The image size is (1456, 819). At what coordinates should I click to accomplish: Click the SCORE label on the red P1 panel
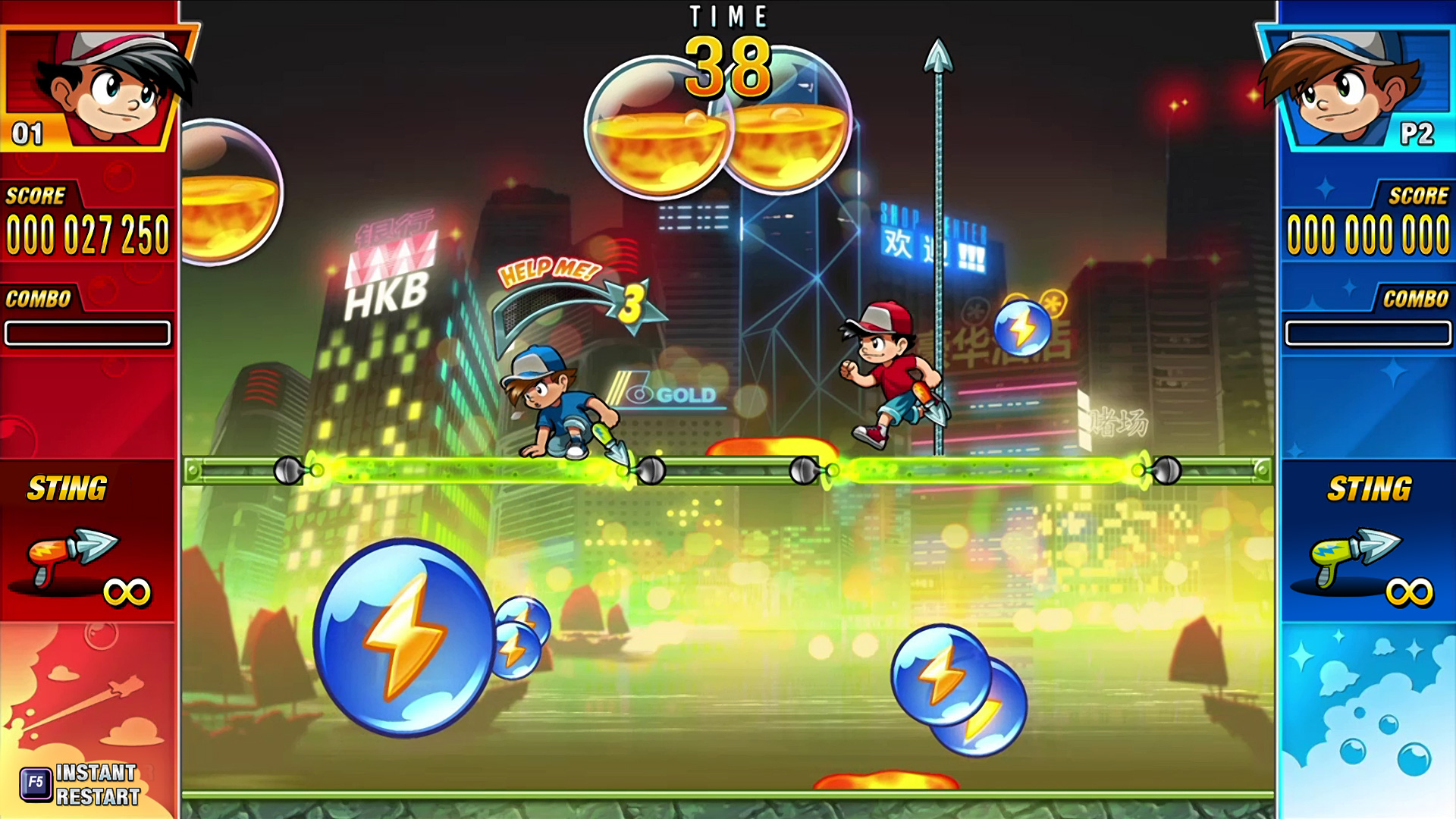(34, 196)
